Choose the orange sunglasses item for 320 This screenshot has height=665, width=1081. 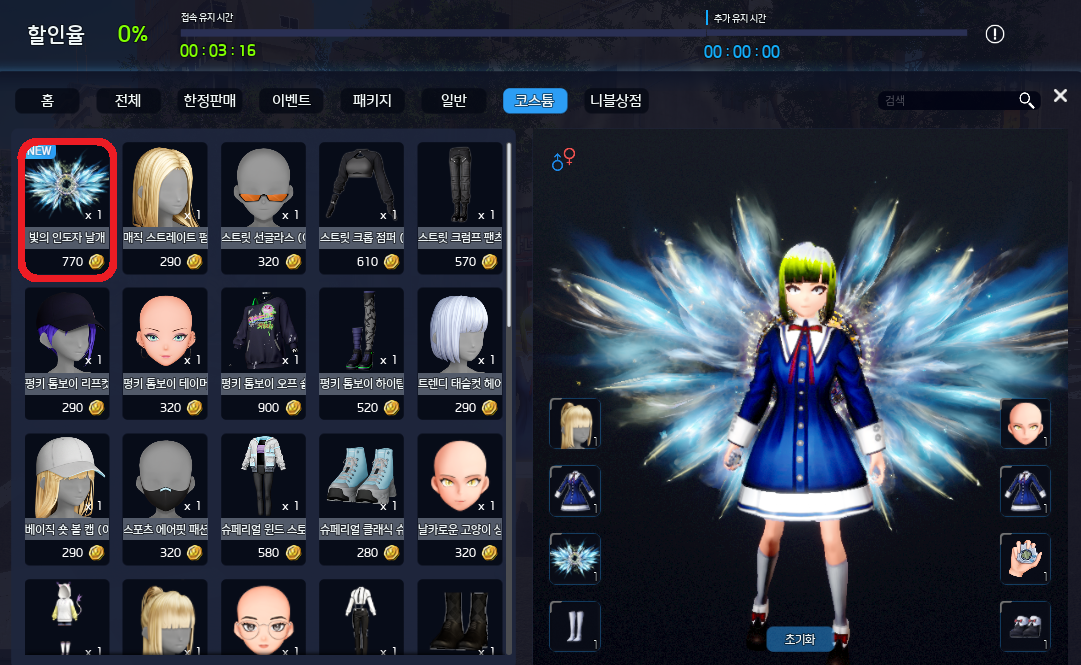click(264, 208)
